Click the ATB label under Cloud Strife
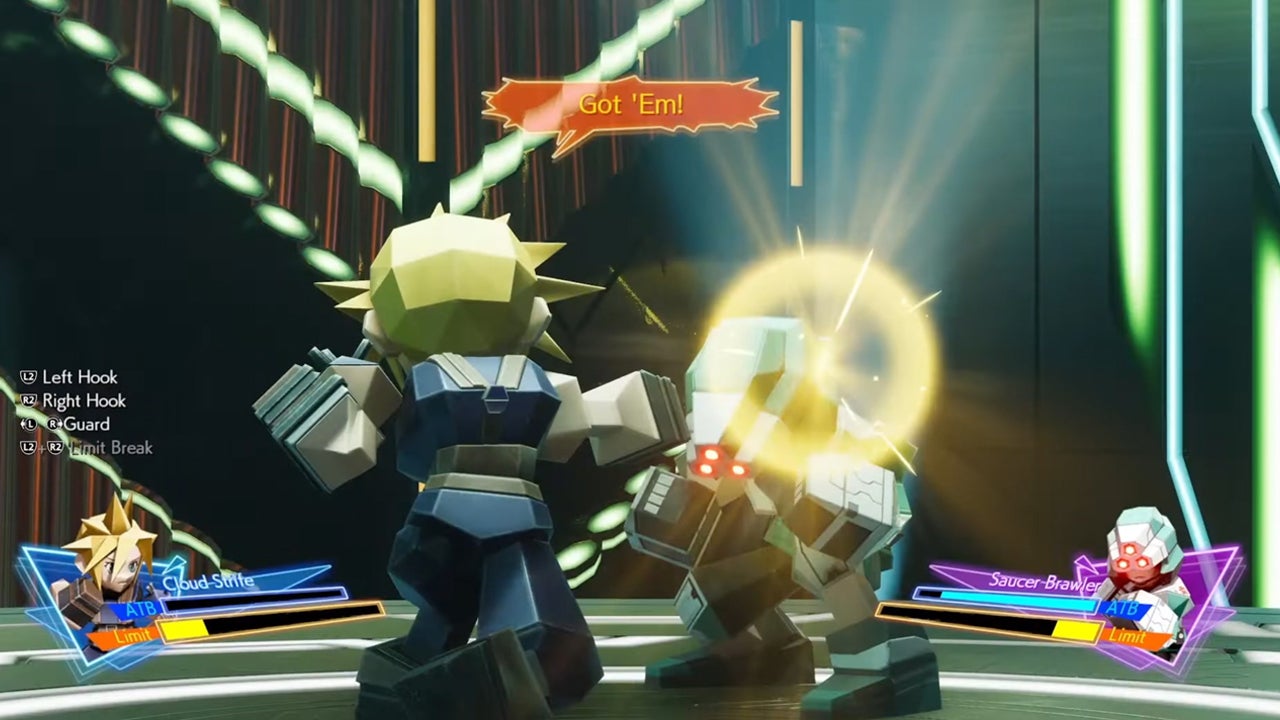This screenshot has width=1280, height=720. click(x=141, y=609)
